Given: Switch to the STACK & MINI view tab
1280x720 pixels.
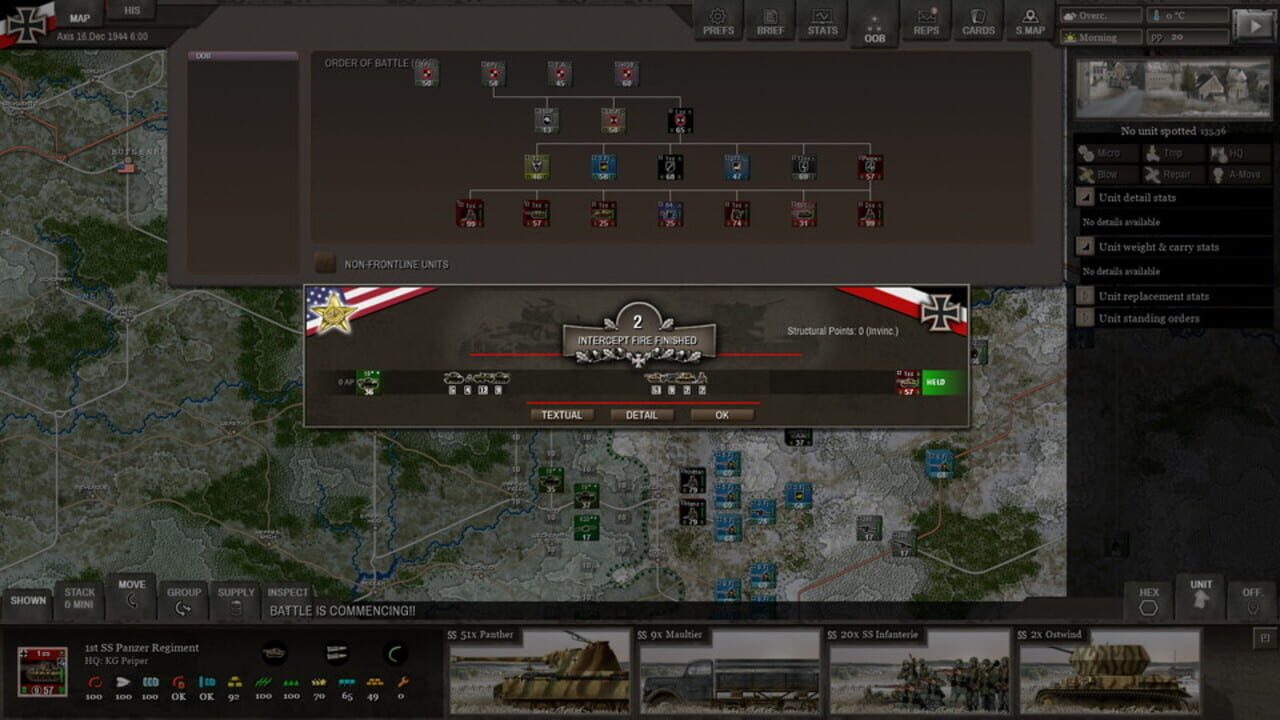Looking at the screenshot, I should point(80,598).
